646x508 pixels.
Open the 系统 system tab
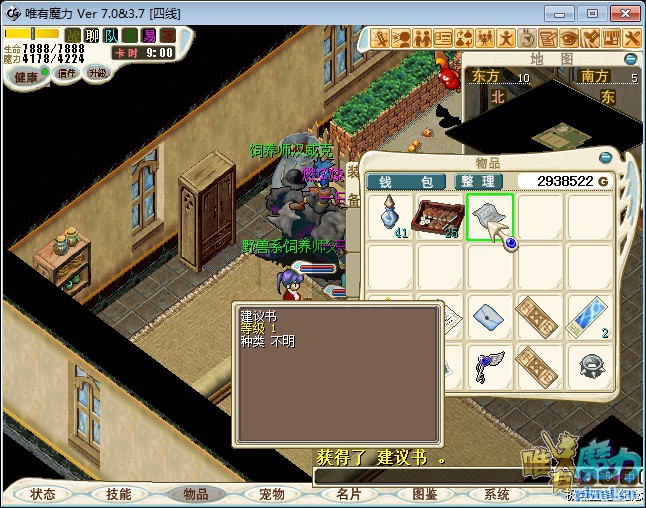pos(497,494)
